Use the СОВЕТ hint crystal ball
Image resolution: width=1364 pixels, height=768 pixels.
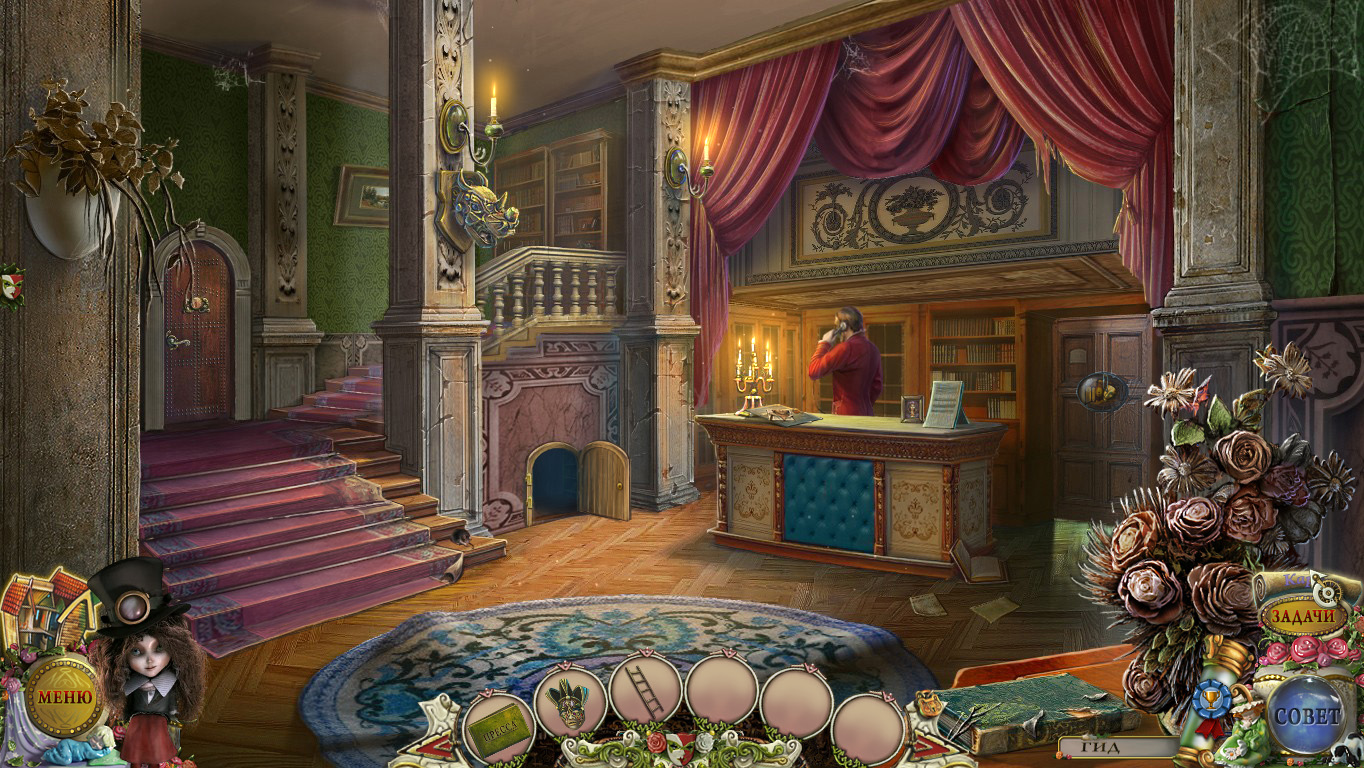1306,715
